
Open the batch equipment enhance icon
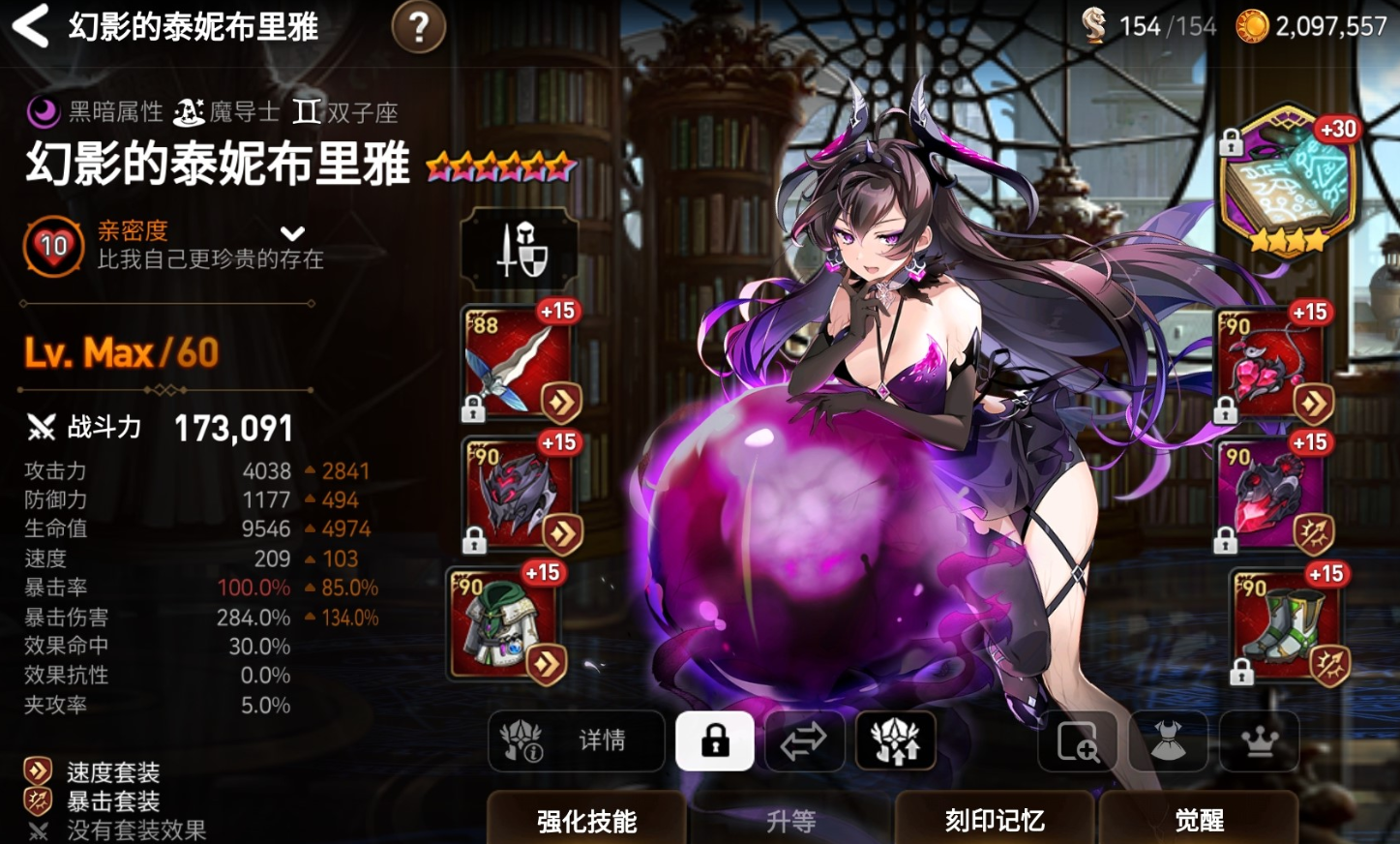click(895, 741)
